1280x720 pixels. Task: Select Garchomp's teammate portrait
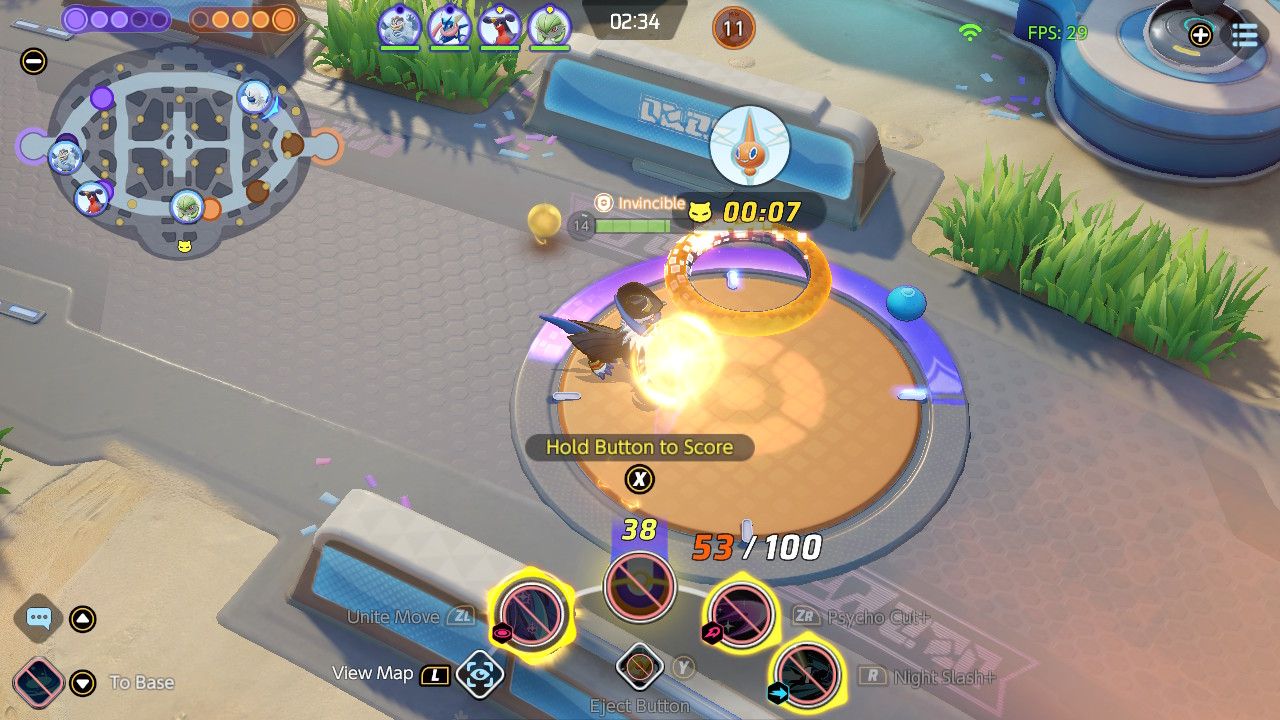498,27
